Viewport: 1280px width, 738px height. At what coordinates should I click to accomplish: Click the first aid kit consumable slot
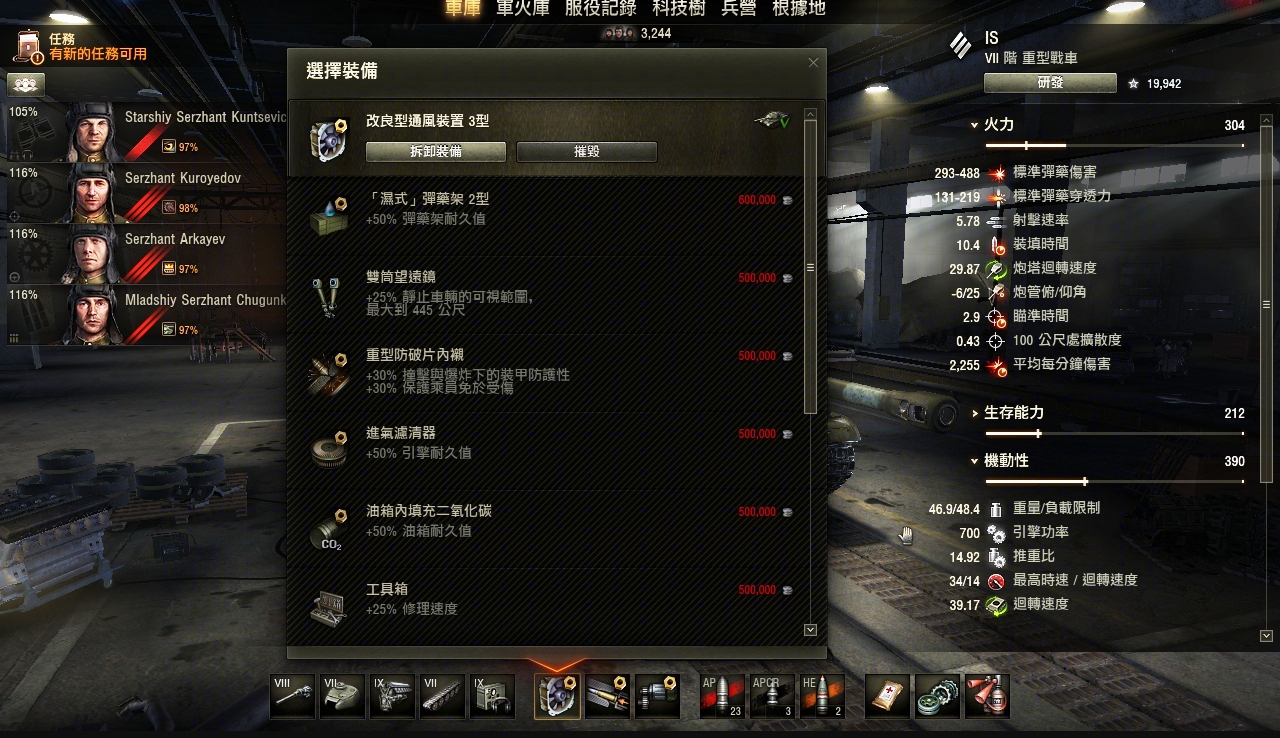(x=887, y=696)
